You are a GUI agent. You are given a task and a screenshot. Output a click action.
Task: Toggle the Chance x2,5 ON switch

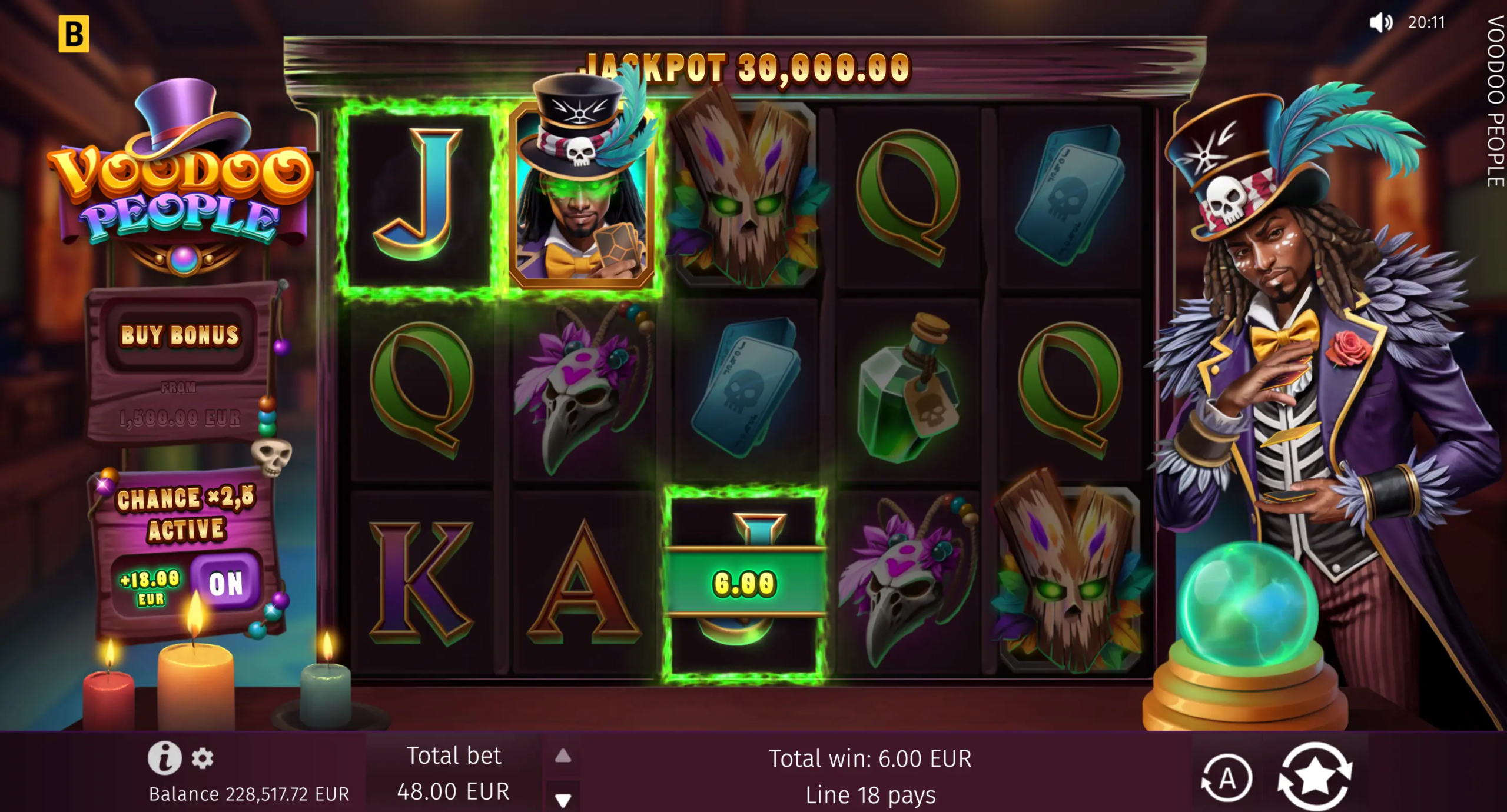(x=225, y=584)
